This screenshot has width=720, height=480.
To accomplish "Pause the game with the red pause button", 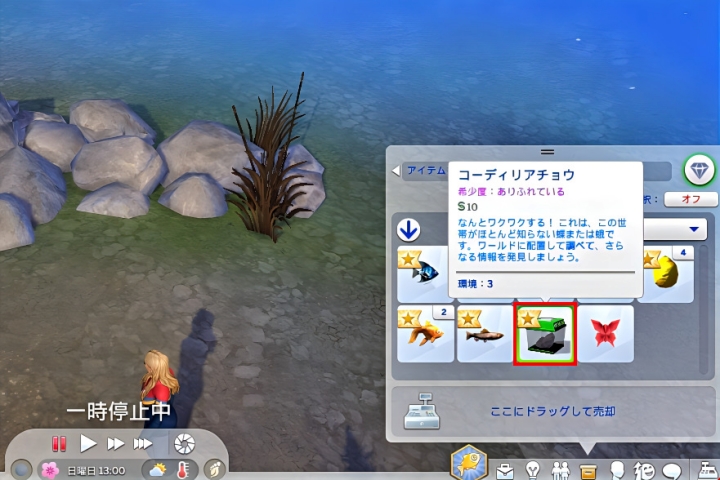I will pos(59,443).
